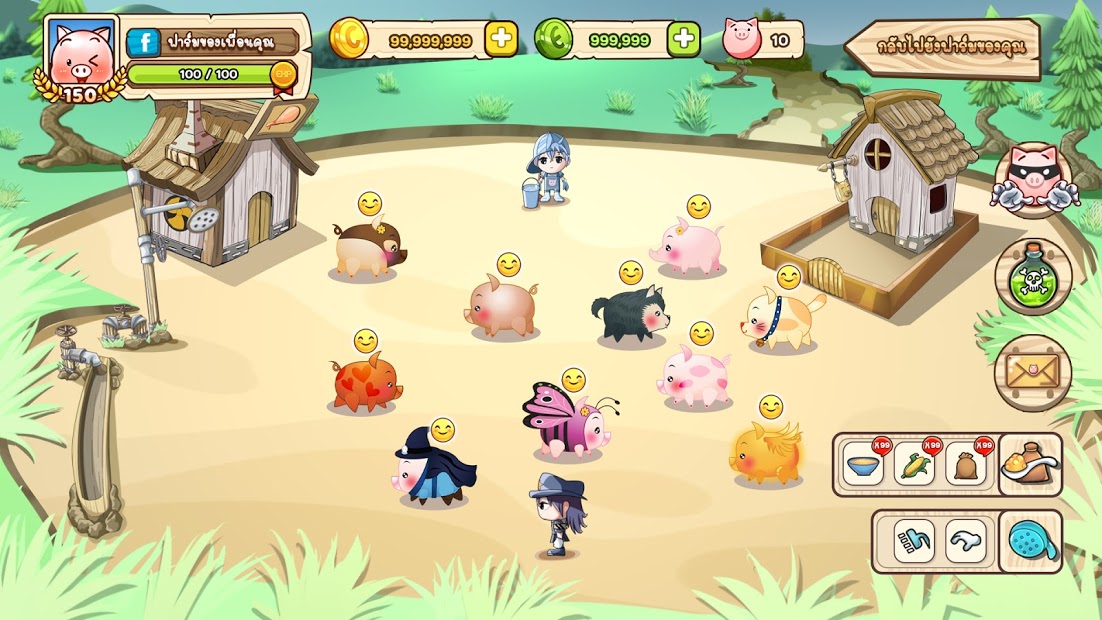Choose the corn feed item
Viewport: 1102px width, 620px height.
coord(914,466)
